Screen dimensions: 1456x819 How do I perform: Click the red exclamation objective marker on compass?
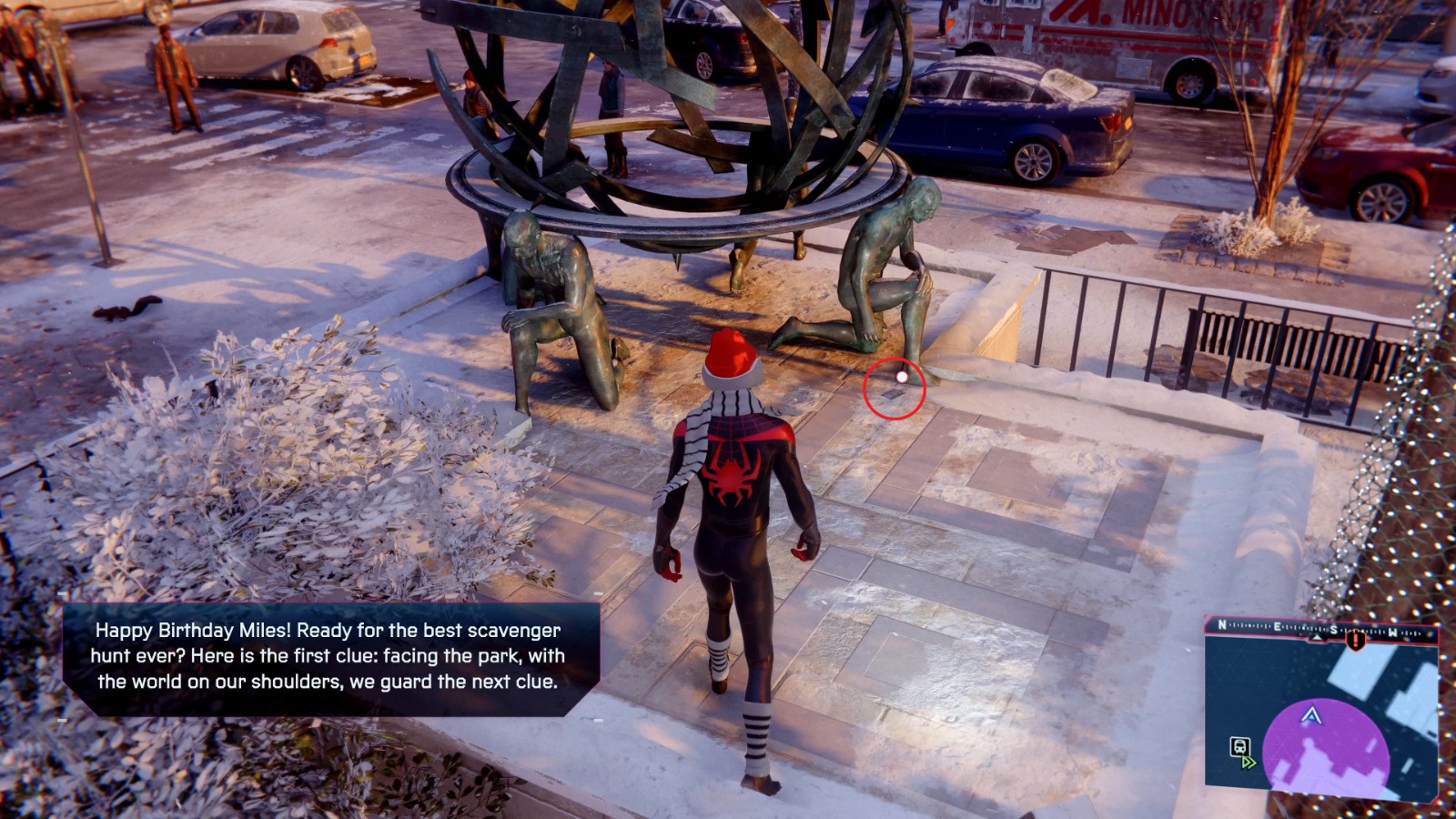(1356, 640)
